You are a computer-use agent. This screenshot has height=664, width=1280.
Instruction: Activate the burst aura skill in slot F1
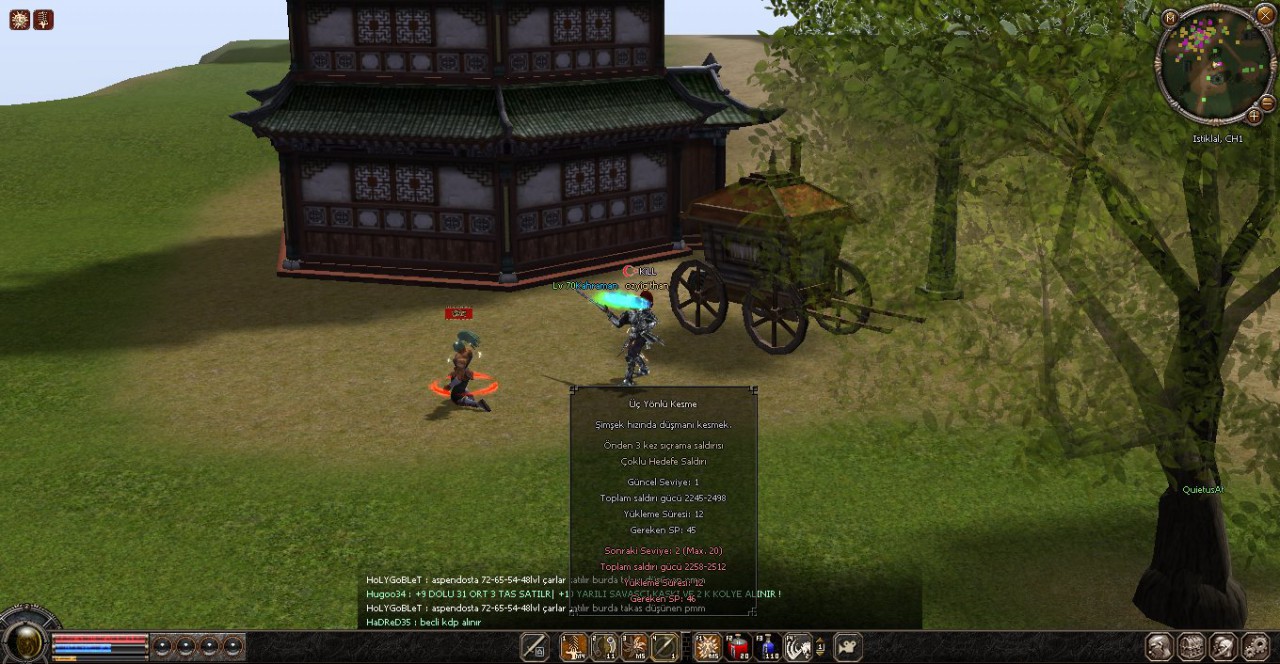(x=707, y=647)
